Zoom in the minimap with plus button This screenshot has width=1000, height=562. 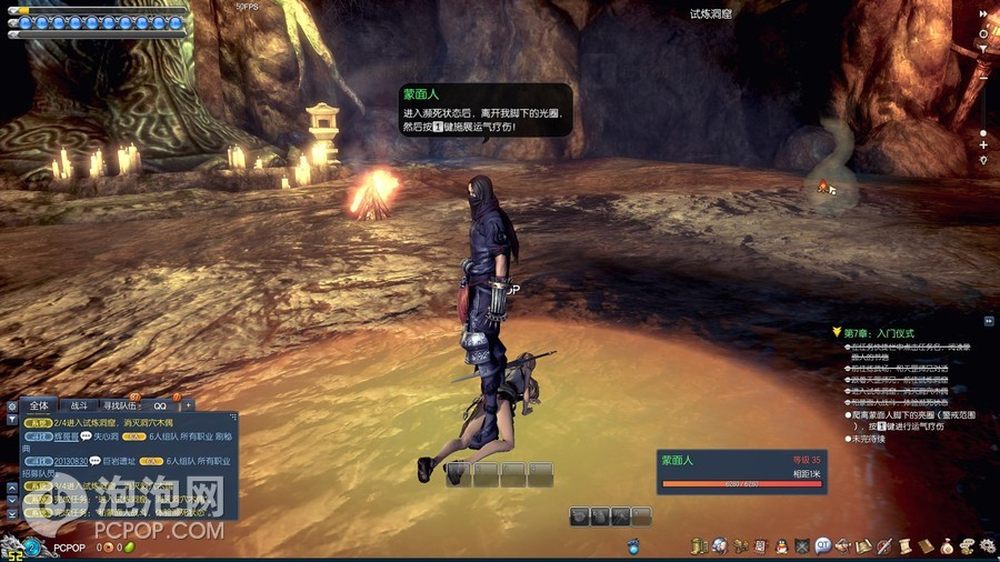pos(984,145)
